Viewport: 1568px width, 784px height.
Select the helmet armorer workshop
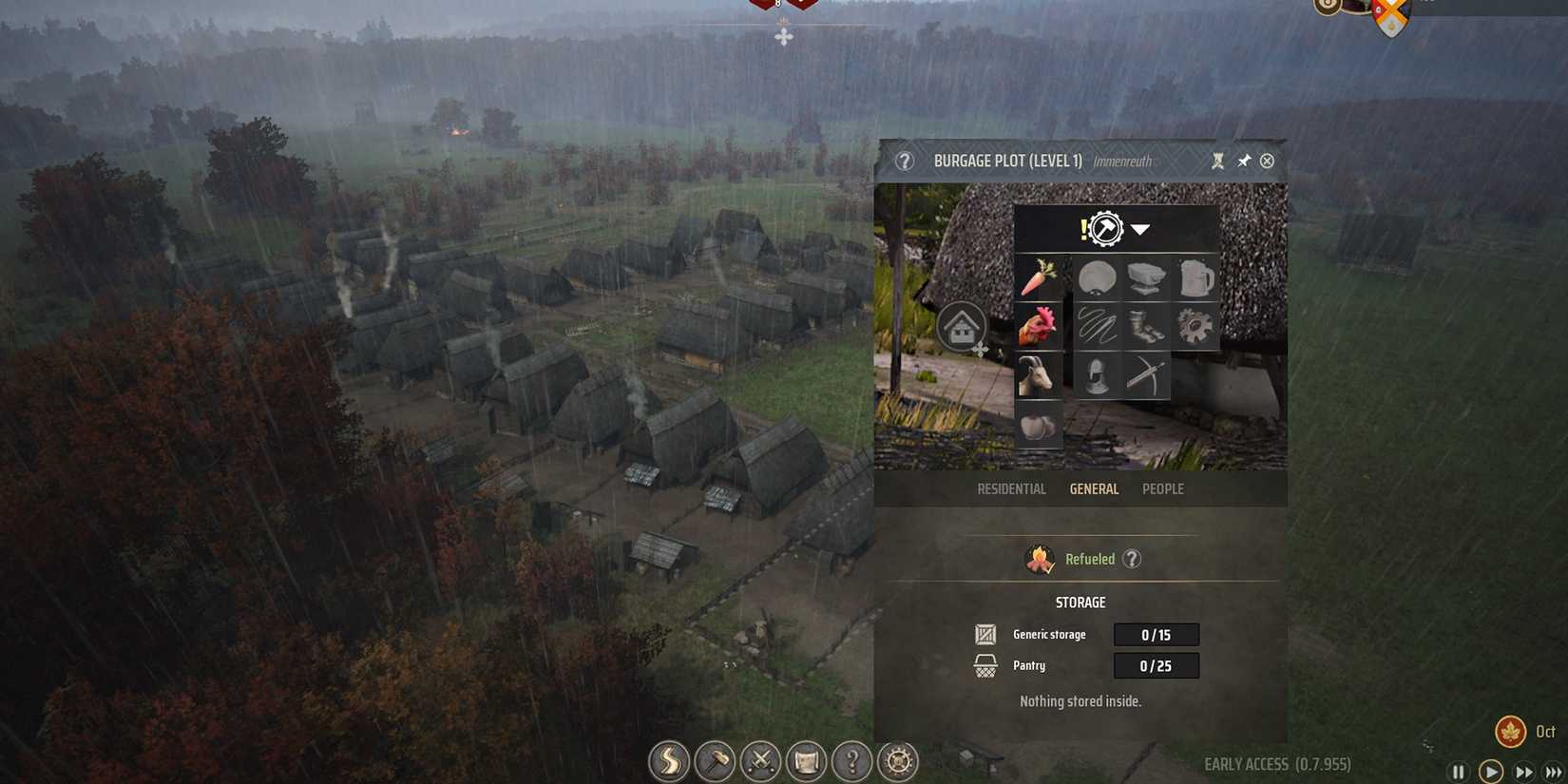pyautogui.click(x=1097, y=375)
